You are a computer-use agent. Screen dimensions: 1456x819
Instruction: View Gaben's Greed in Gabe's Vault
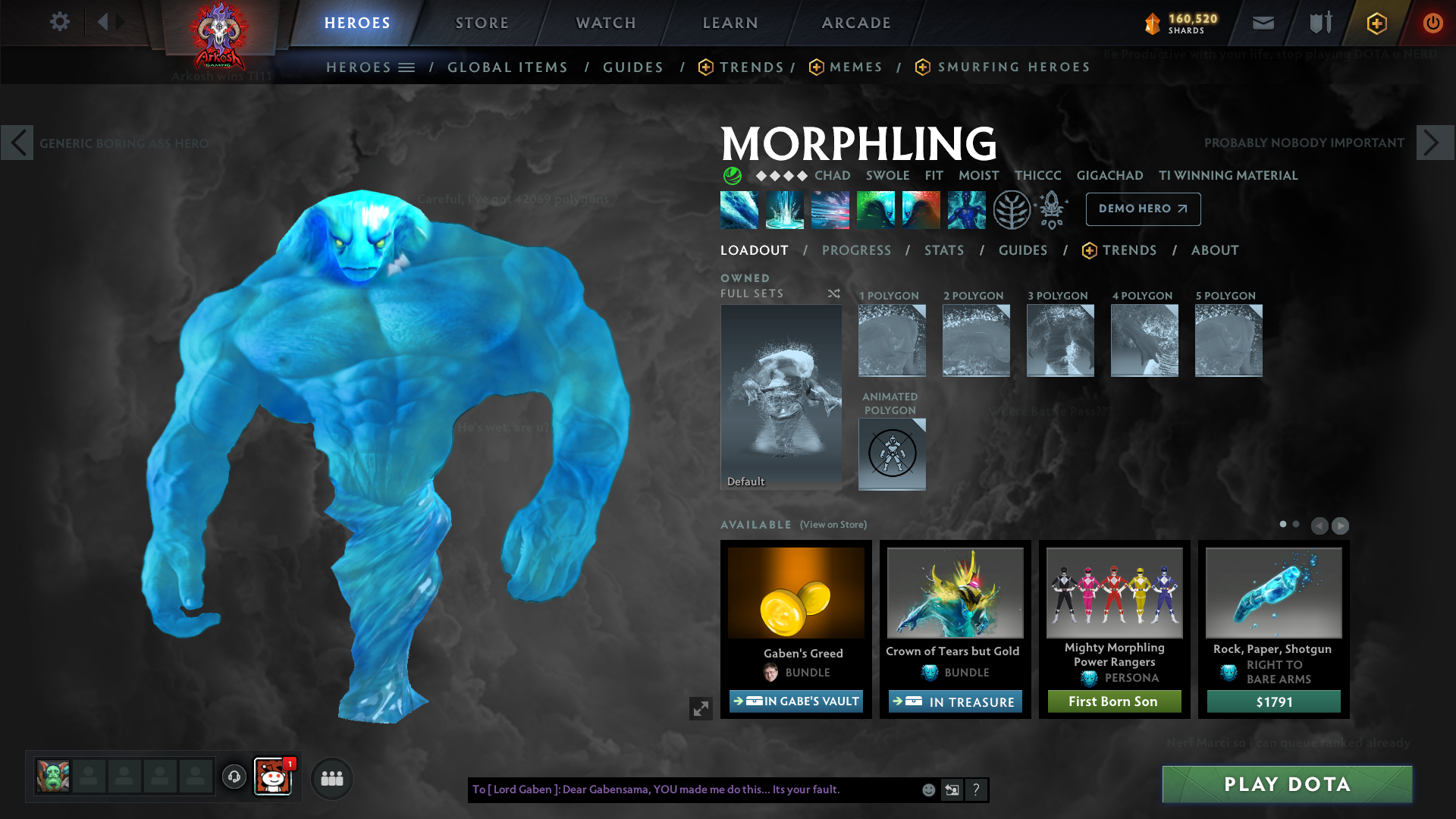[796, 701]
